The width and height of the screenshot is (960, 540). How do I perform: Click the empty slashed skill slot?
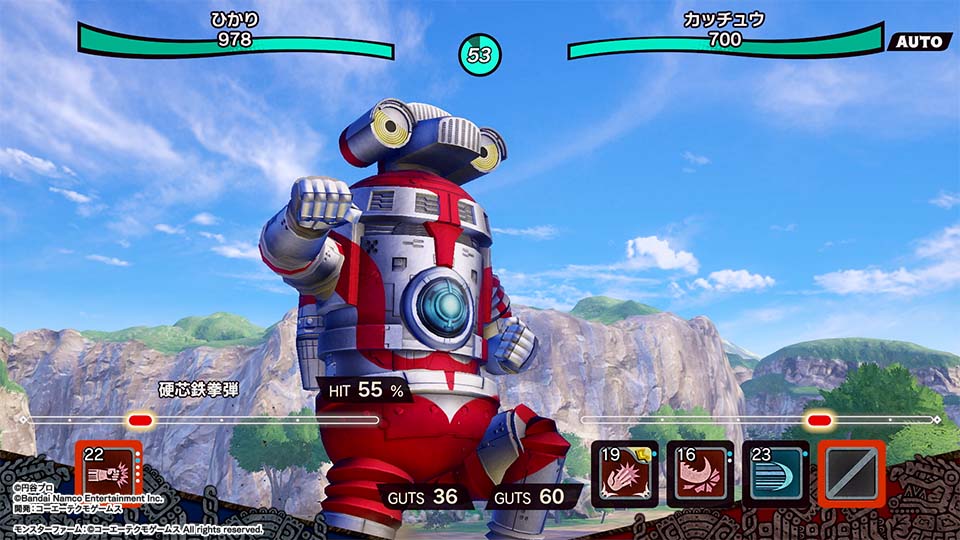tap(851, 474)
